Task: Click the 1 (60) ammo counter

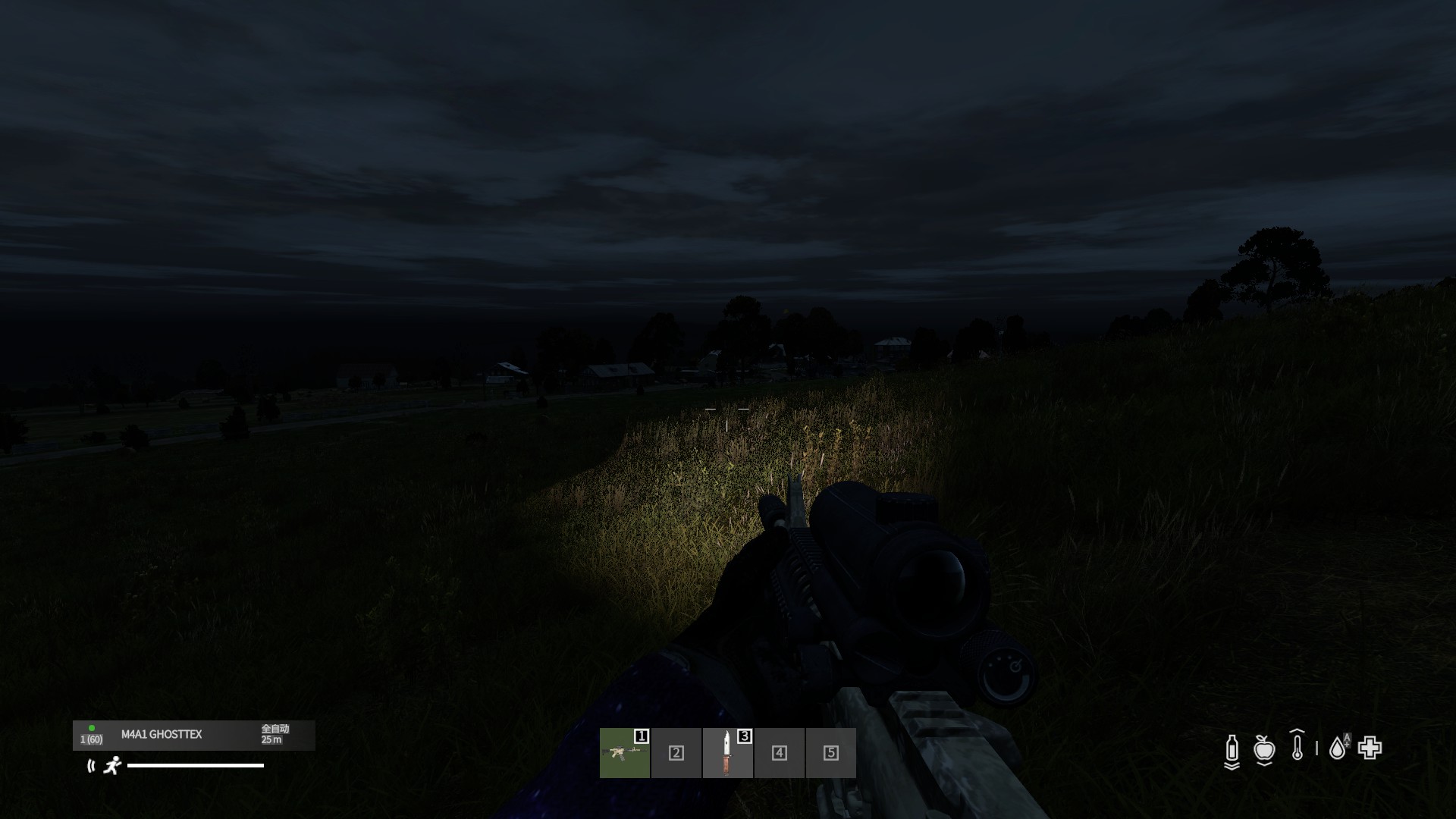Action: click(x=91, y=739)
